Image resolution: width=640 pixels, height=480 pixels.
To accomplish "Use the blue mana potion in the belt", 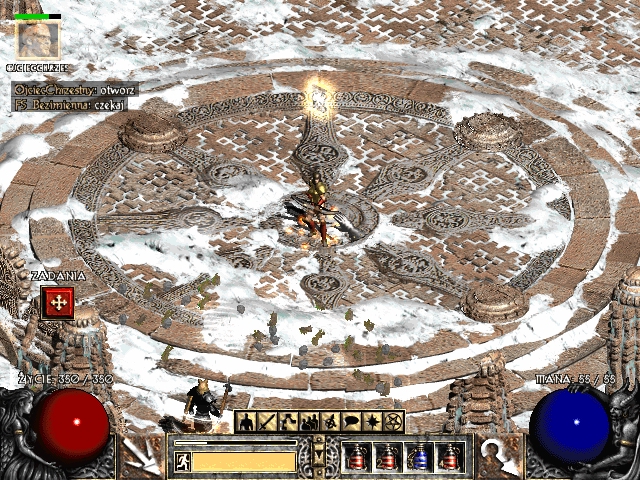I will coord(420,457).
